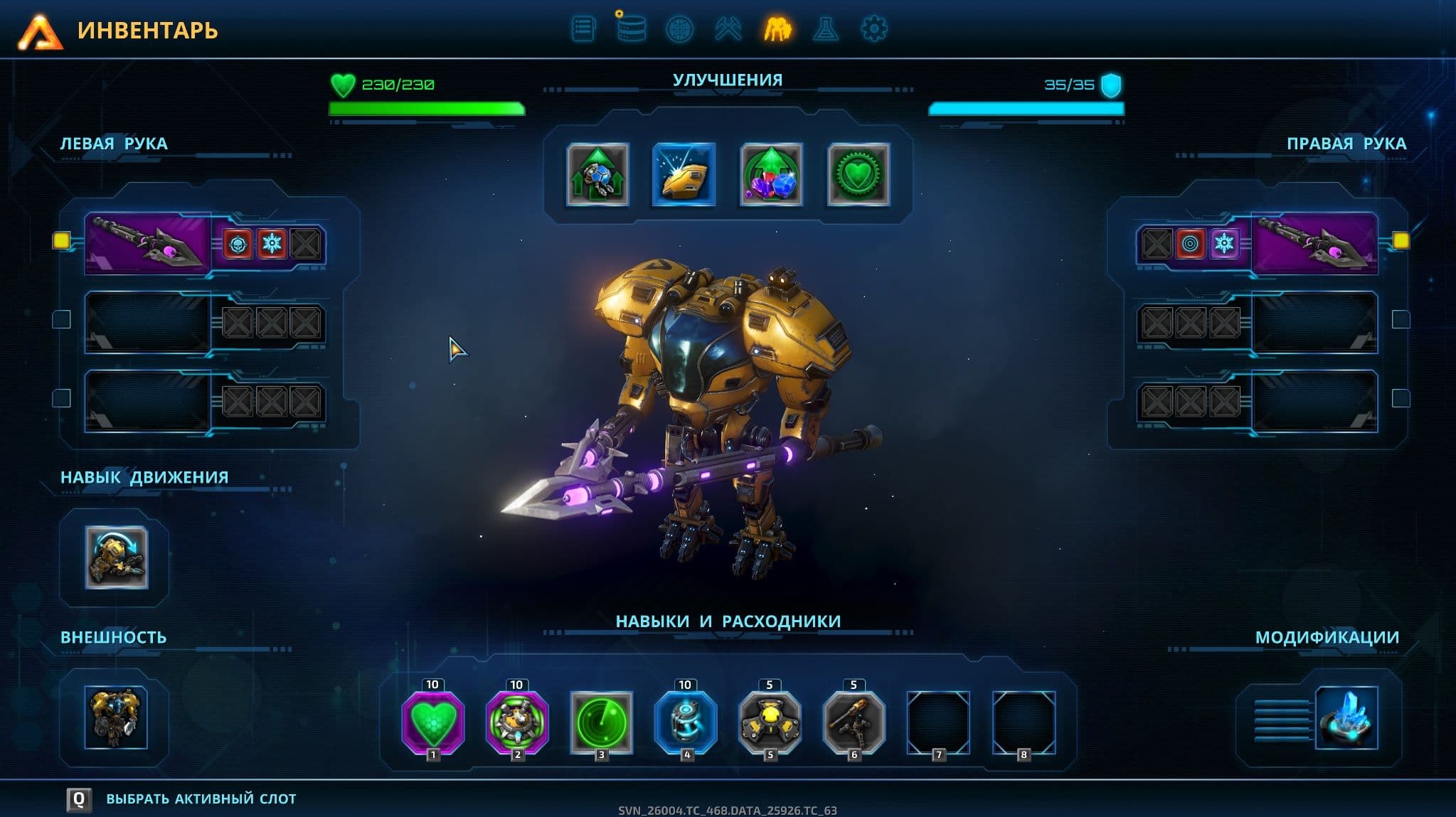Select the green heart repair skill slot
Screen dimensions: 1456x817
tap(433, 722)
